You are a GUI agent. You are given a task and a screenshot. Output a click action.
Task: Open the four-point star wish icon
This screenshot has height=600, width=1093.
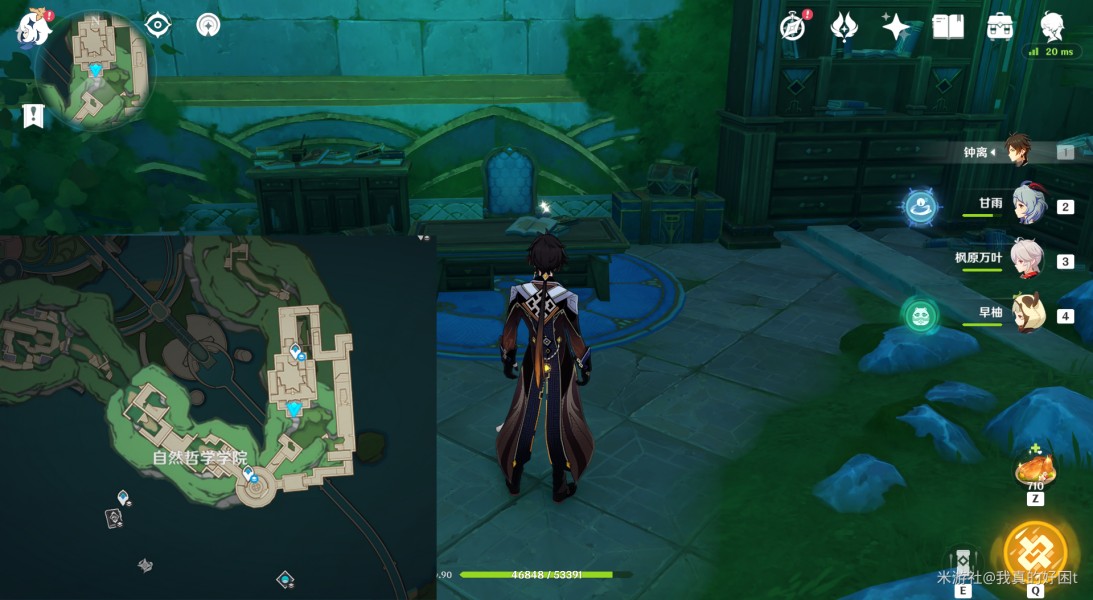click(x=895, y=27)
